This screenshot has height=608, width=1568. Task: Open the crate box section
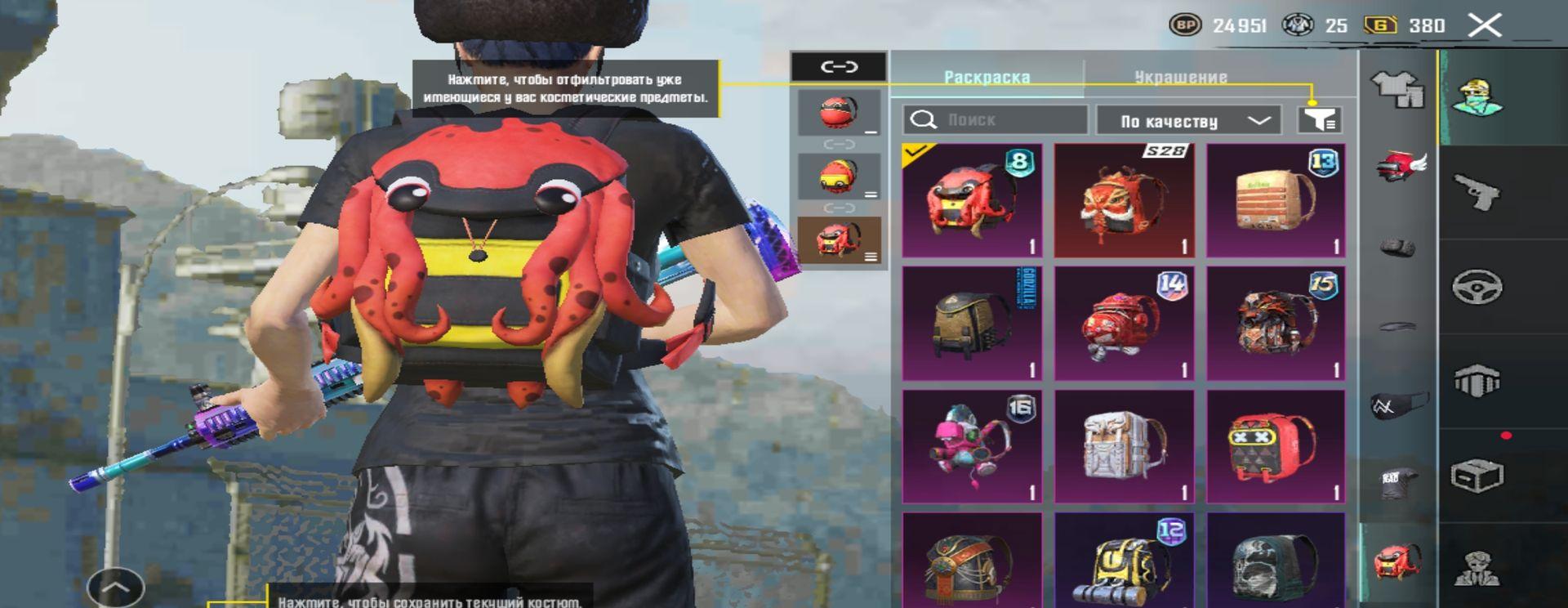click(x=1478, y=476)
